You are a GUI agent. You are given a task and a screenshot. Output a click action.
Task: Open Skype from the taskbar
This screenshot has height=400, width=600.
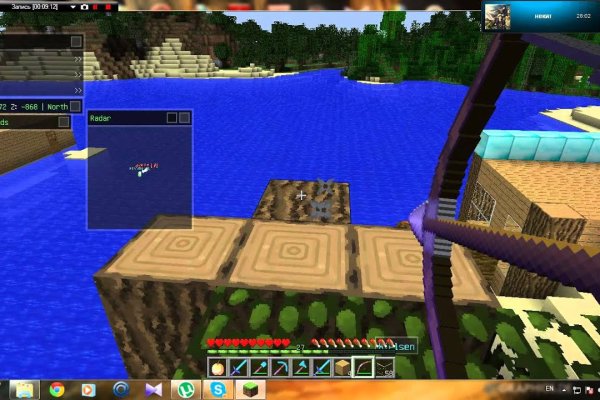pyautogui.click(x=216, y=388)
